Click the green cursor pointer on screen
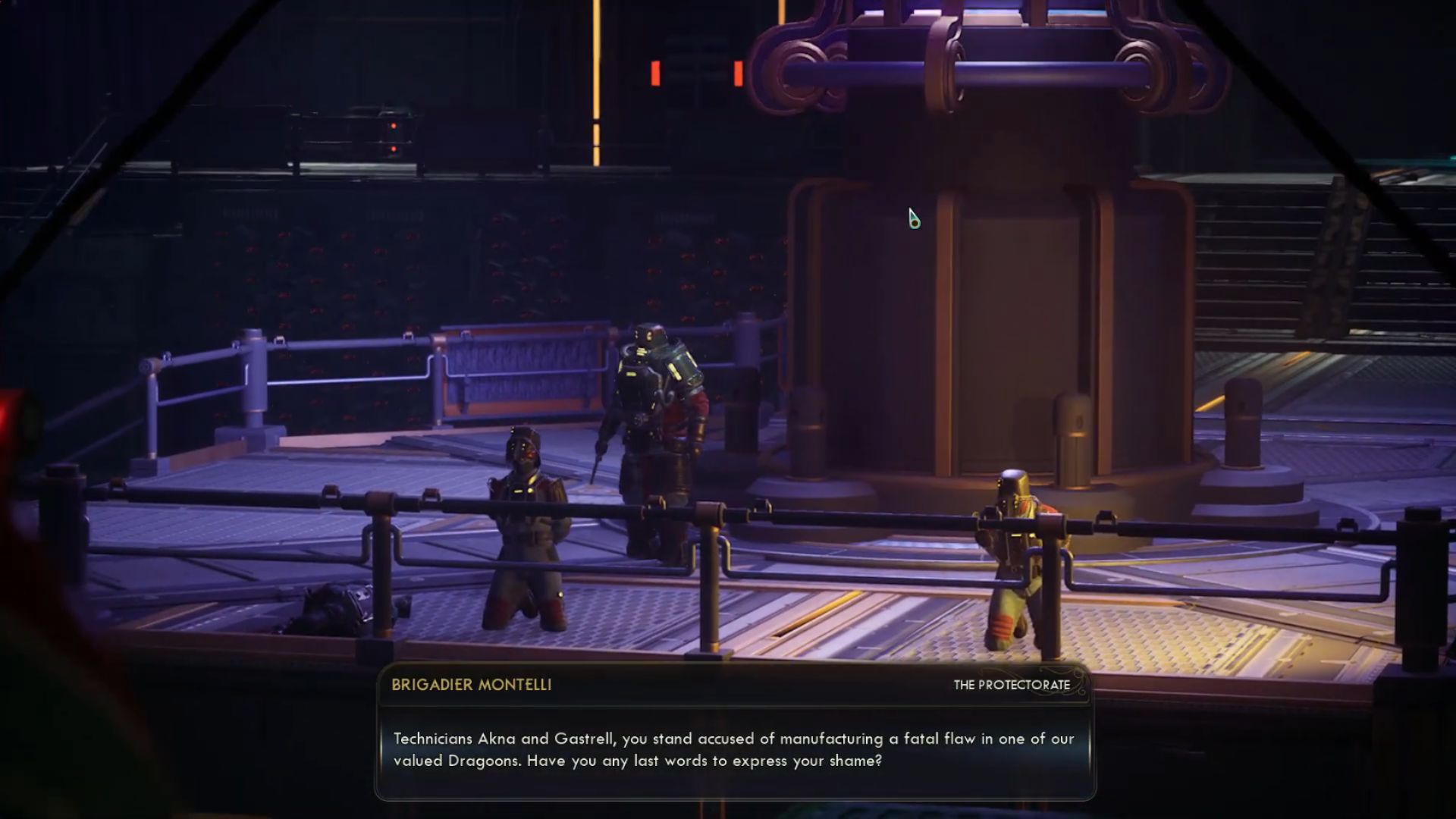Screen dimensions: 1456x819 pyautogui.click(x=913, y=218)
